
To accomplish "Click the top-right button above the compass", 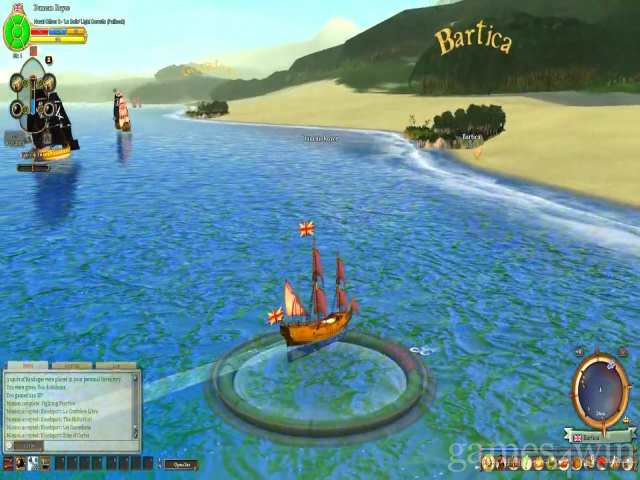I will coord(621,351).
